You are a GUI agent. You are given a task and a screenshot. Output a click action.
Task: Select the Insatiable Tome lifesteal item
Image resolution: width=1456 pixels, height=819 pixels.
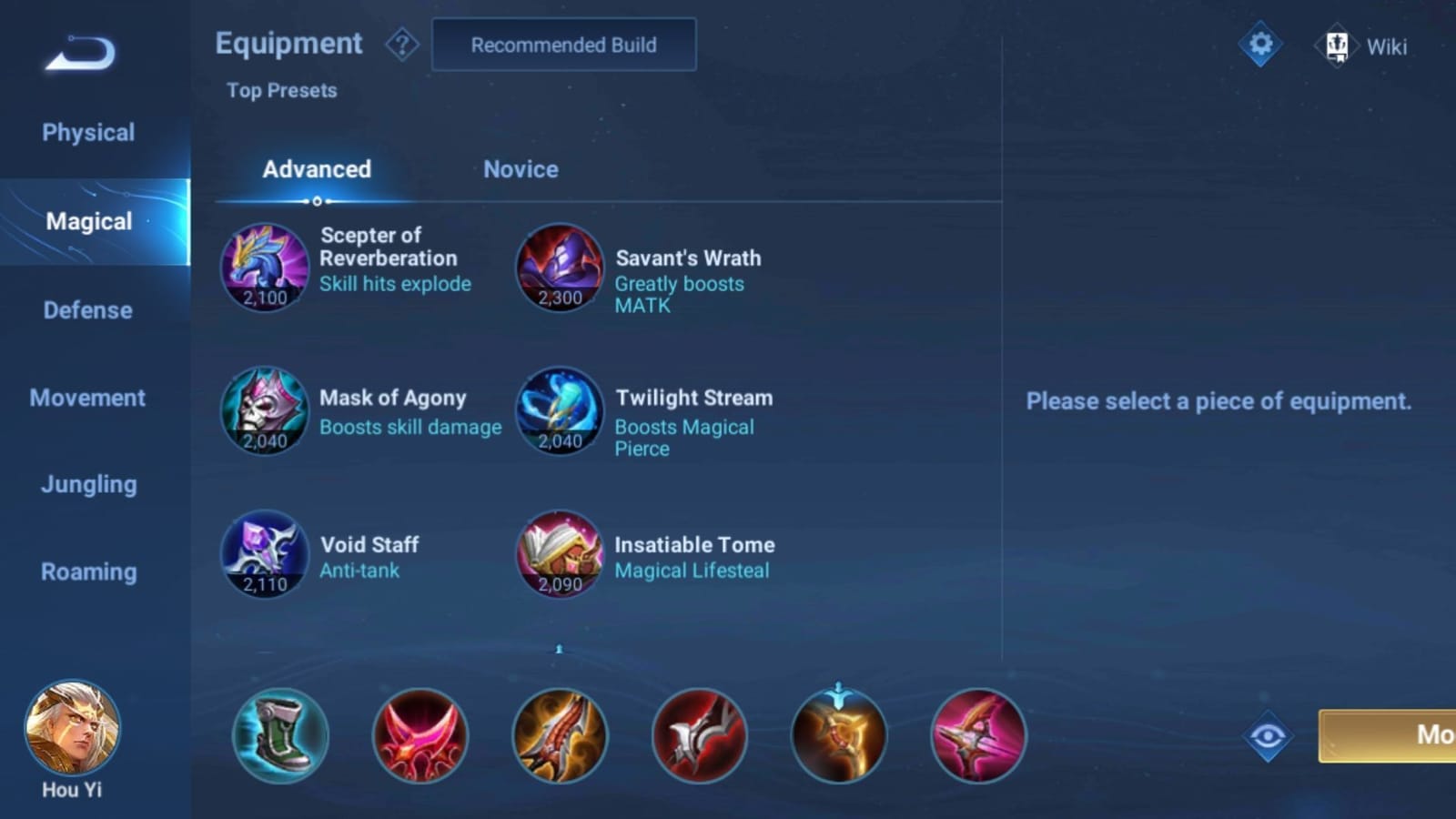[x=559, y=556]
